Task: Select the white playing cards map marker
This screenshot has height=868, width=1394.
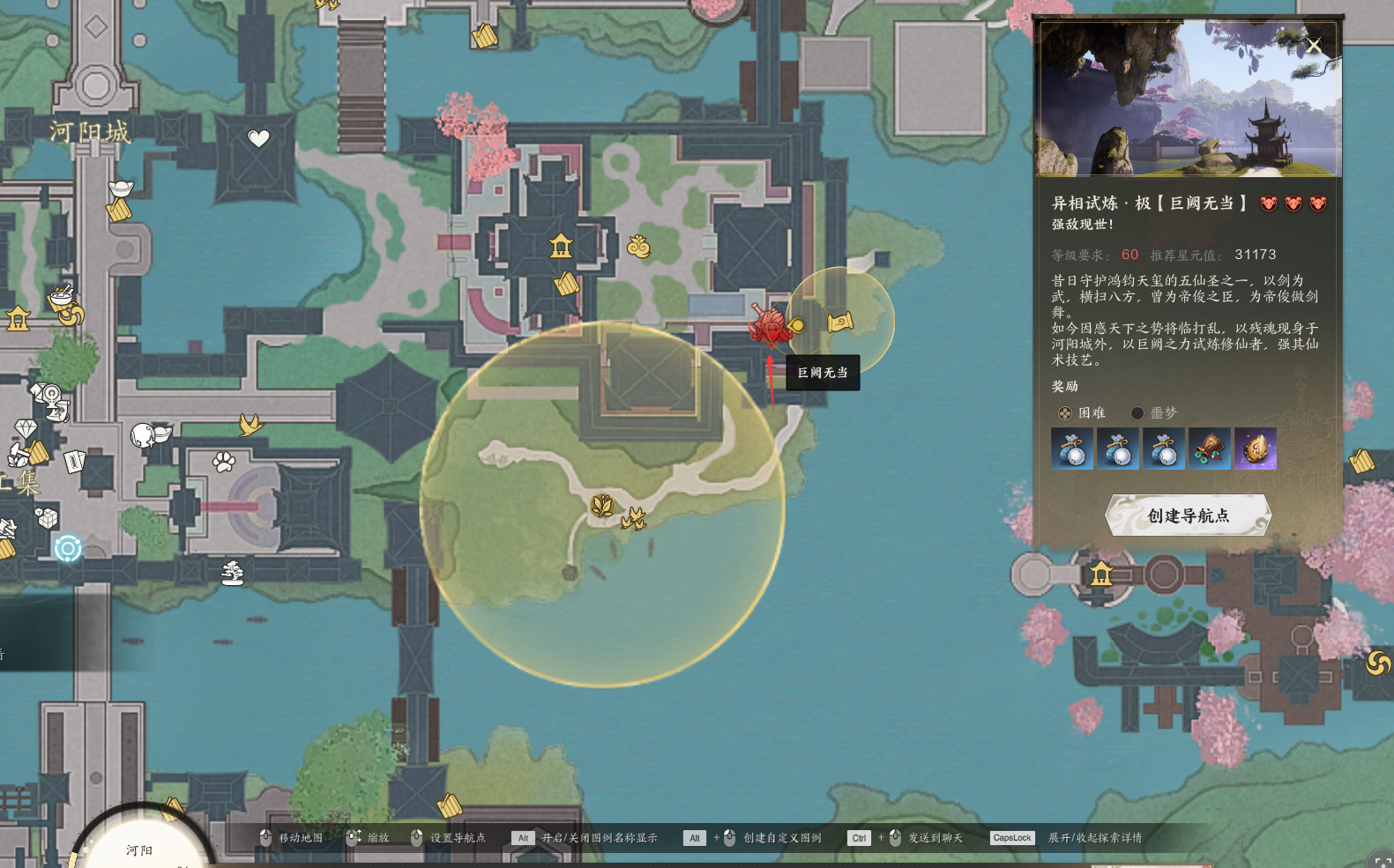Action: click(x=74, y=461)
